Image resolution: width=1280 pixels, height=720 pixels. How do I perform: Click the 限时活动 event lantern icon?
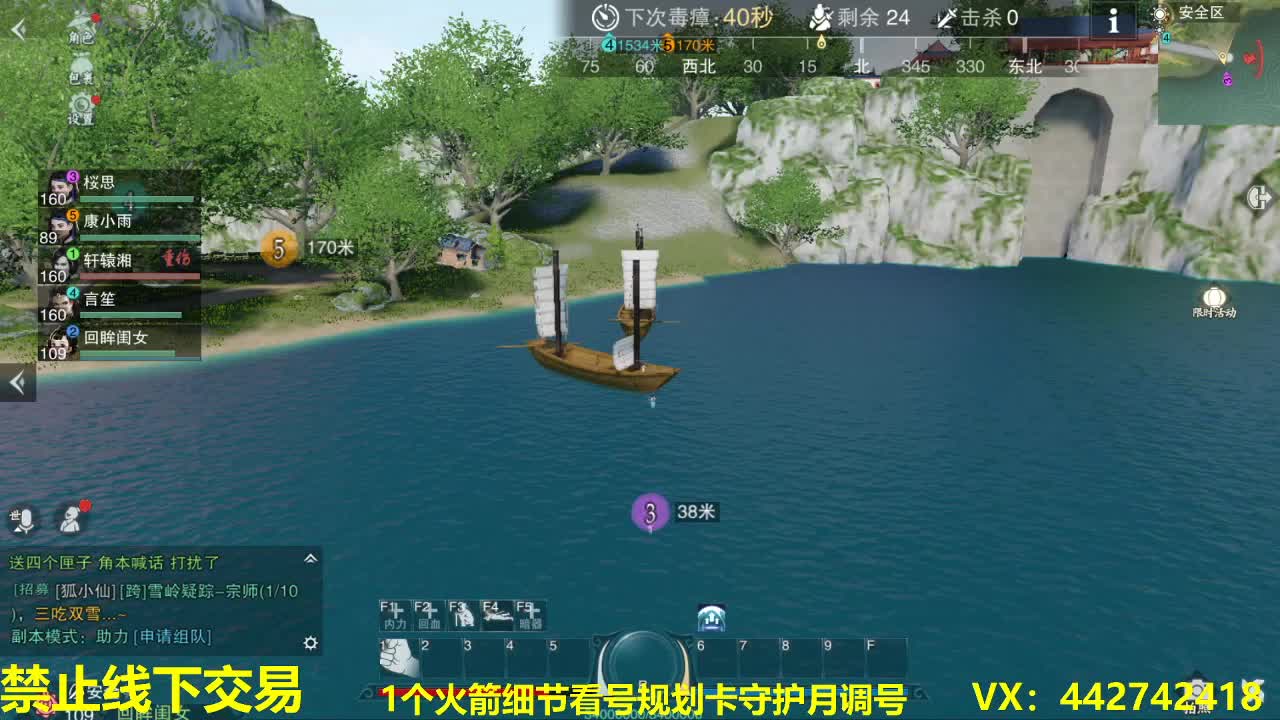tap(1215, 297)
